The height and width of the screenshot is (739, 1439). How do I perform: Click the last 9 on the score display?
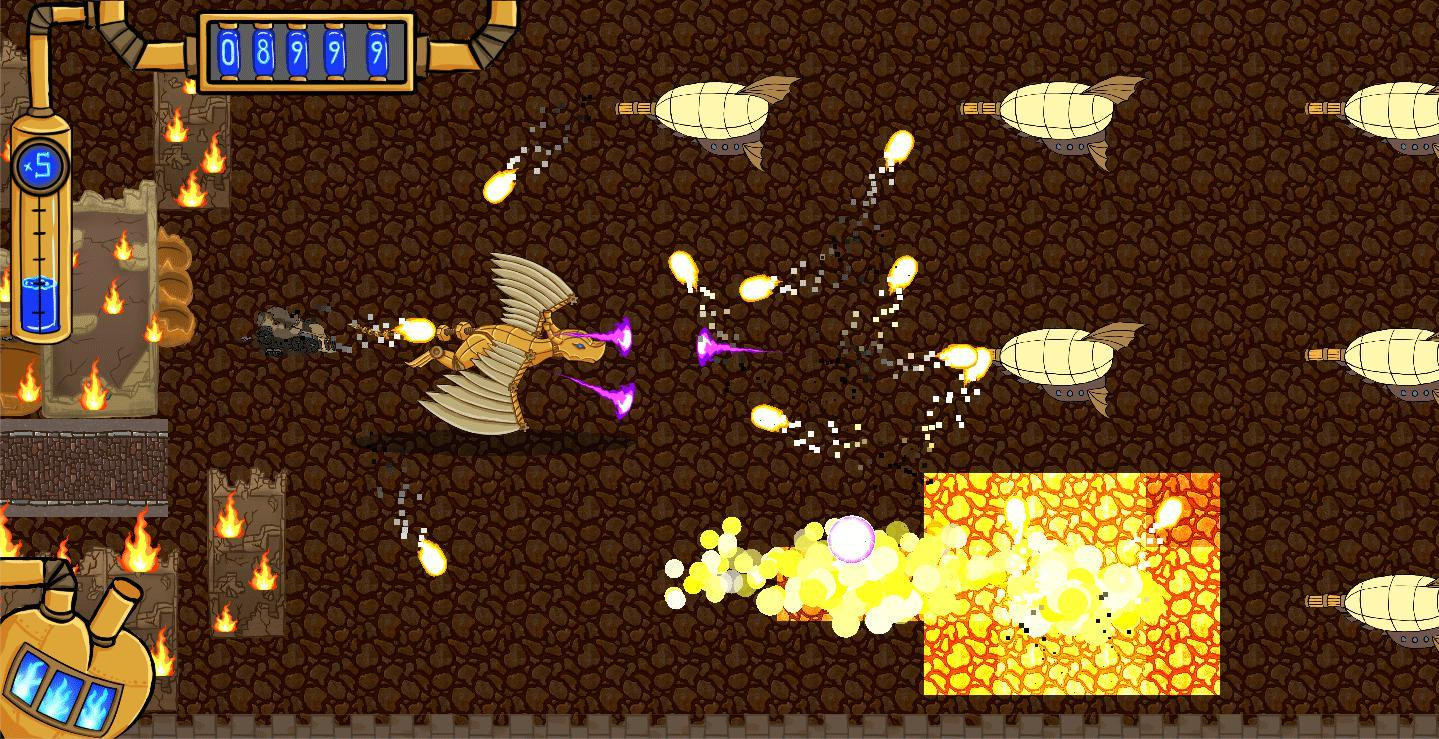tap(378, 50)
